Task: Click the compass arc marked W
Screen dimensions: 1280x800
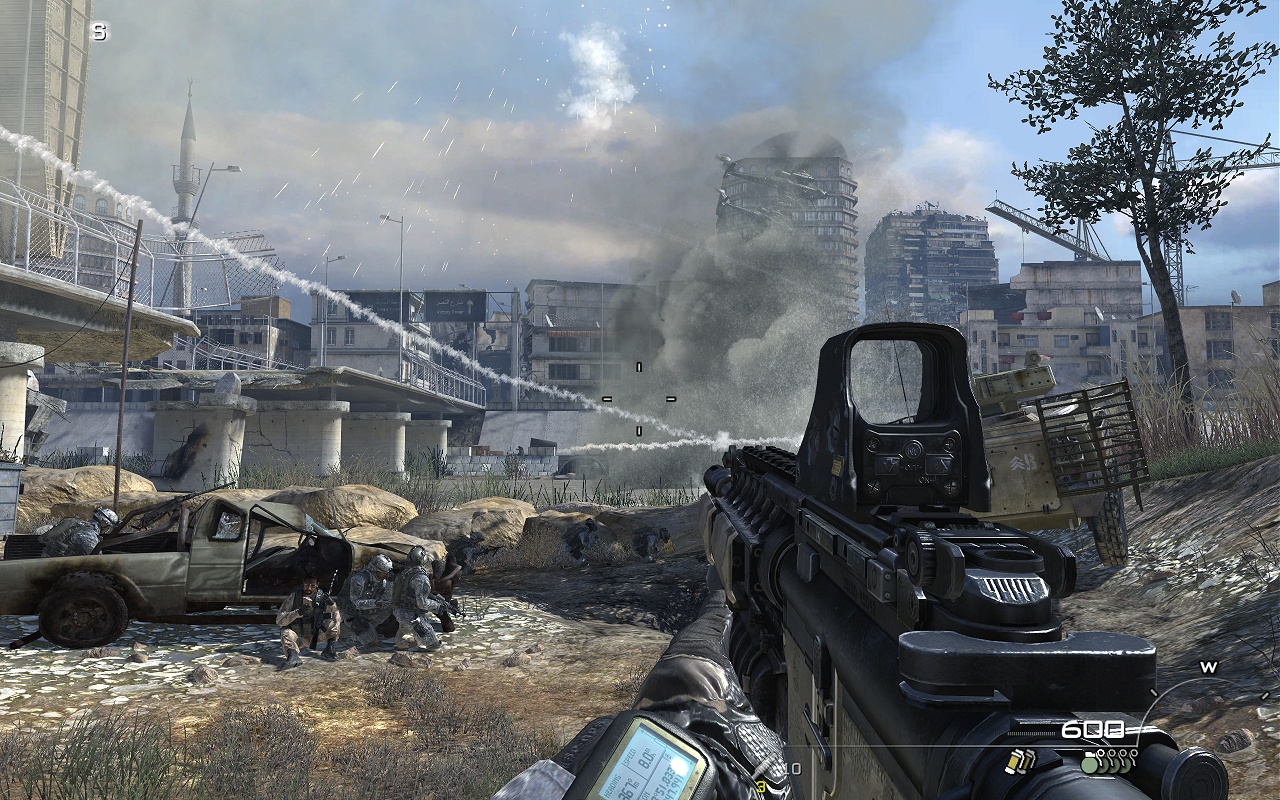Action: 1208,668
